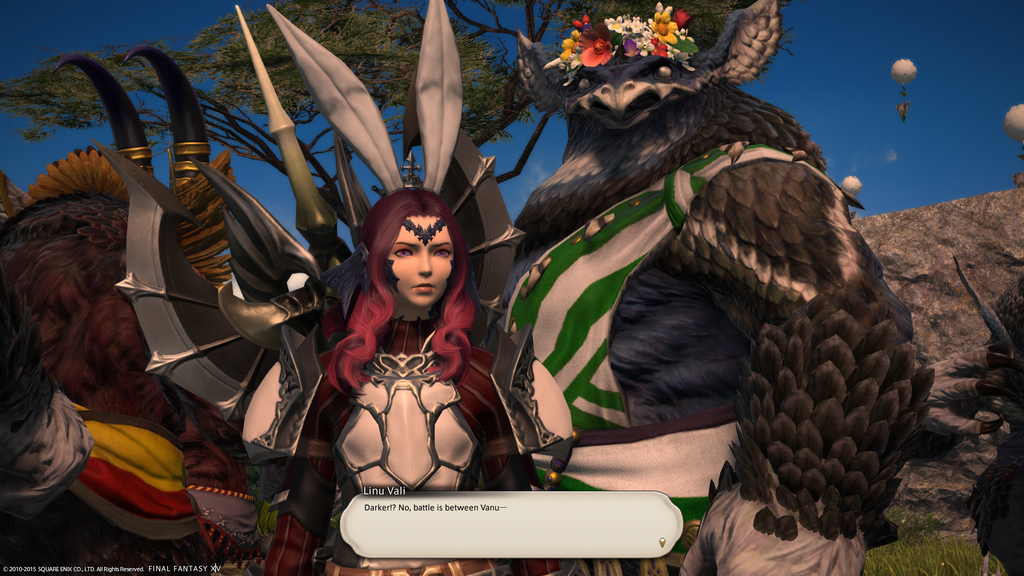
Task: Click the dialogue continue arrow indicator
Action: (x=661, y=543)
